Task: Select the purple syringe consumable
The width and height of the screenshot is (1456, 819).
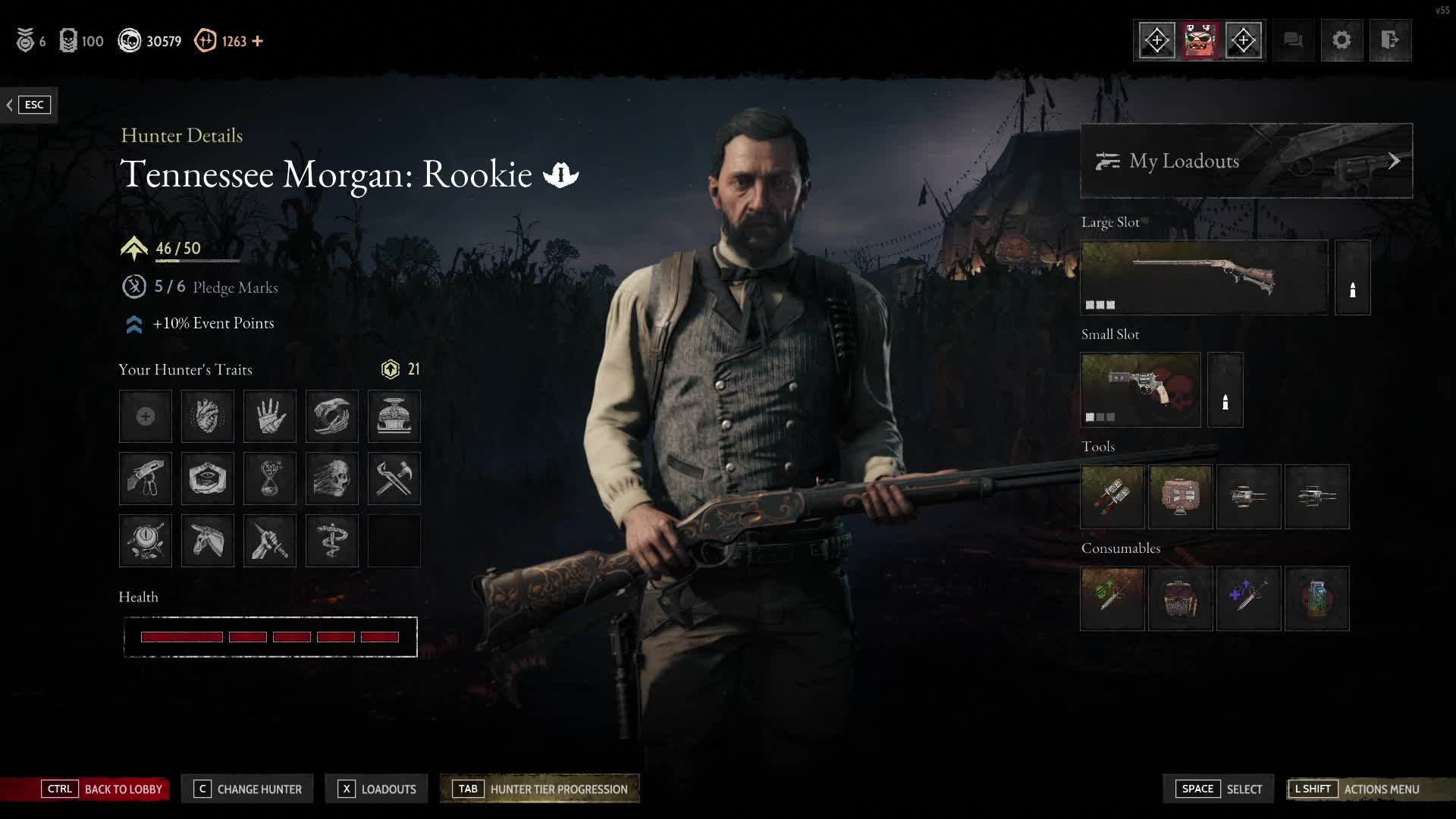Action: pos(1248,598)
